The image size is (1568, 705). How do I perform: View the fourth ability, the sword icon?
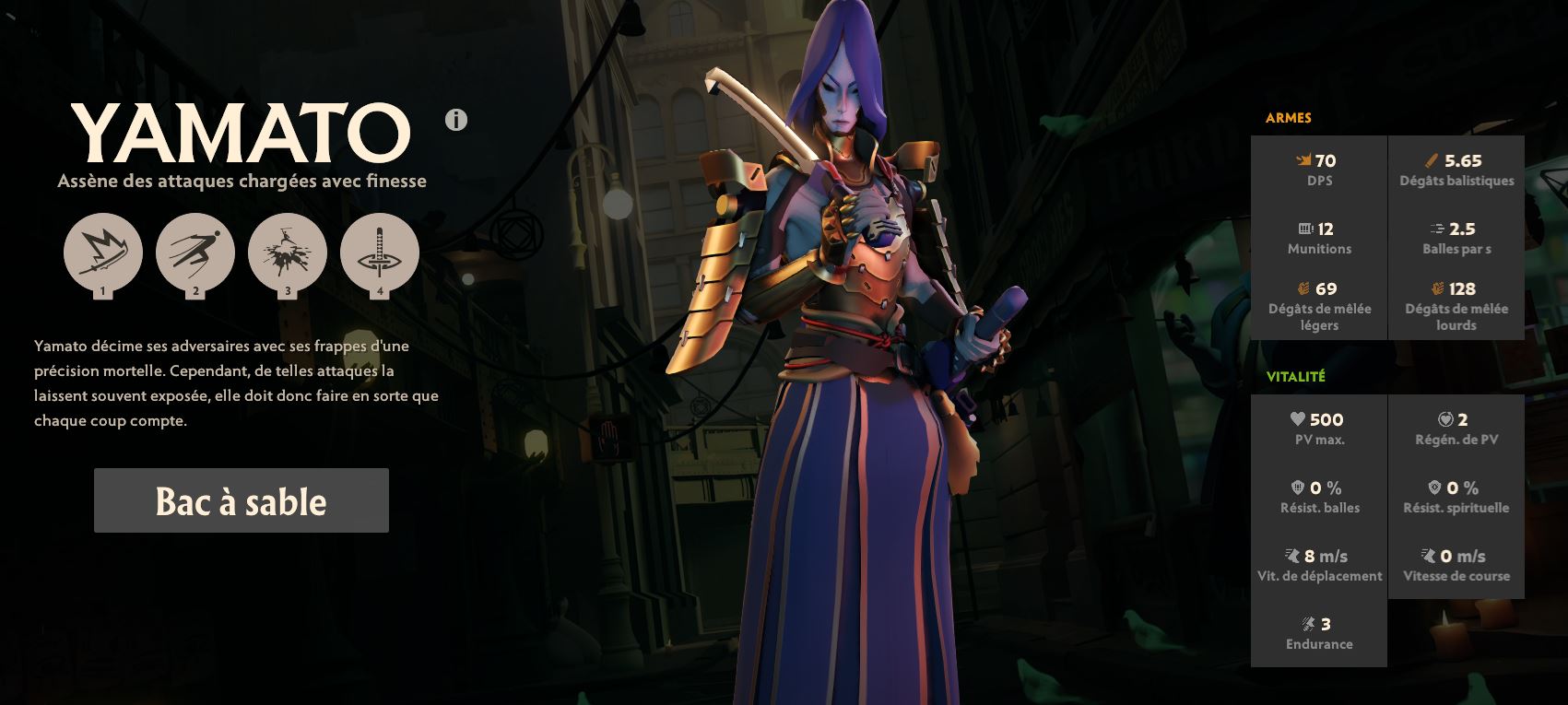coord(380,253)
